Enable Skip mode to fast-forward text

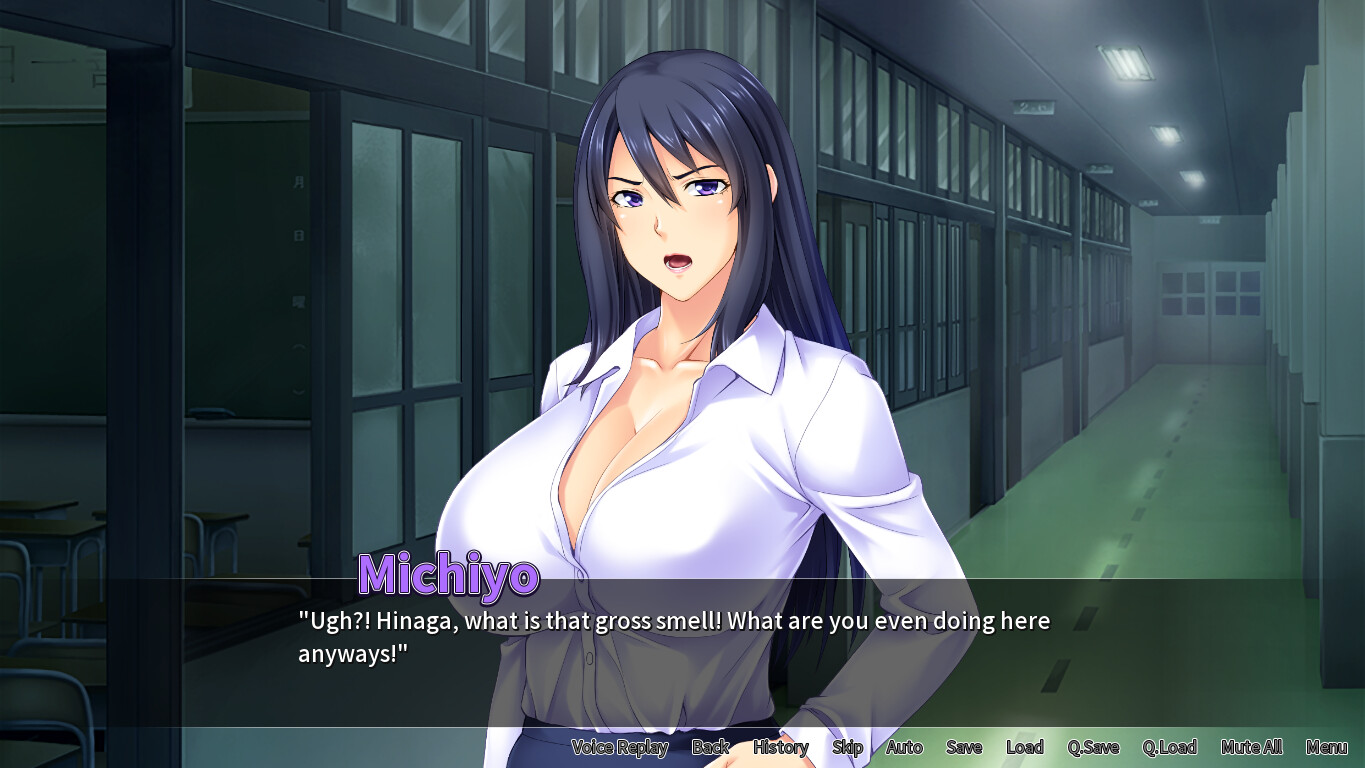[846, 747]
